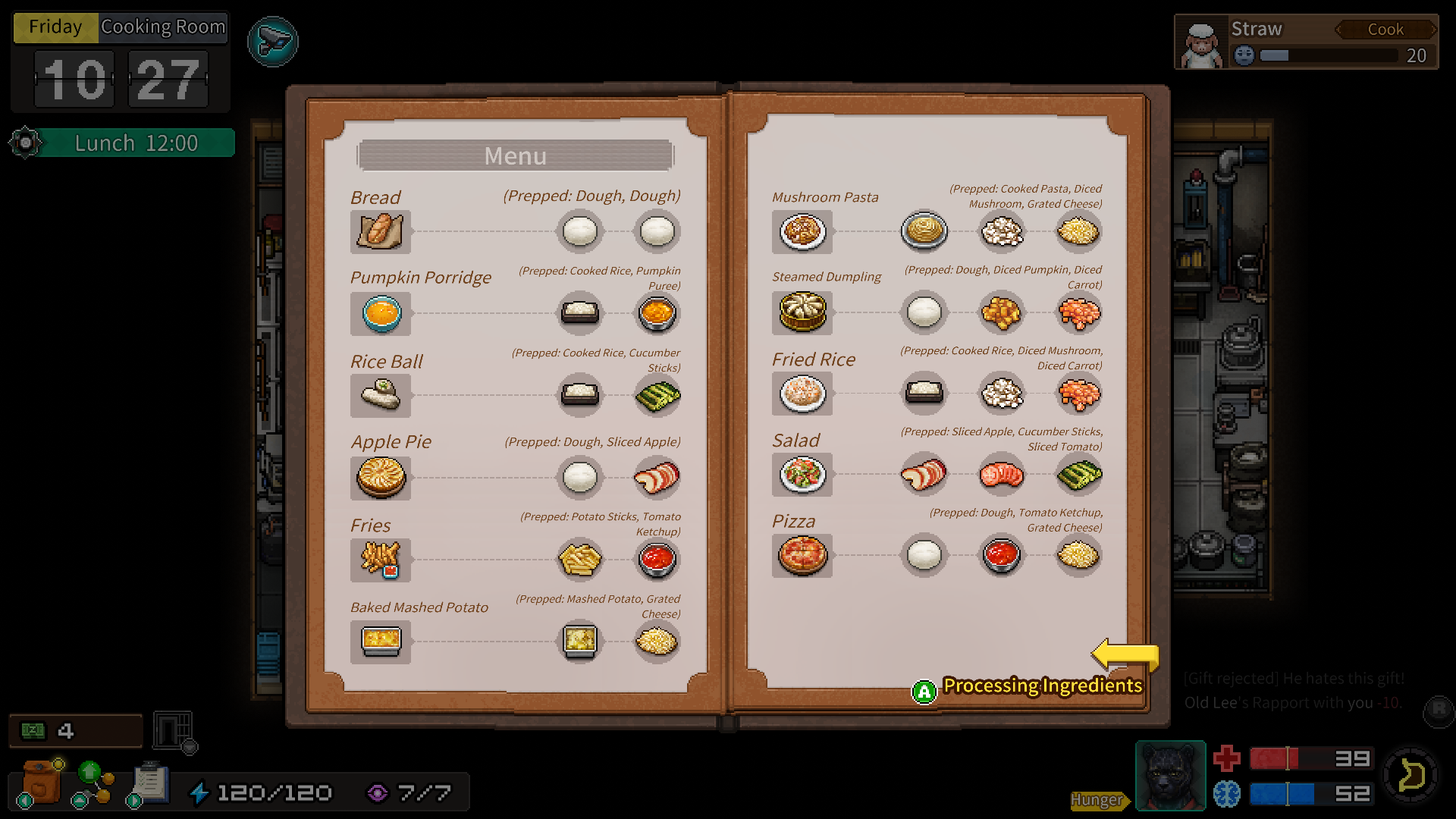The width and height of the screenshot is (1456, 819).
Task: Pick the Rice Ball recipe
Action: 381,395
